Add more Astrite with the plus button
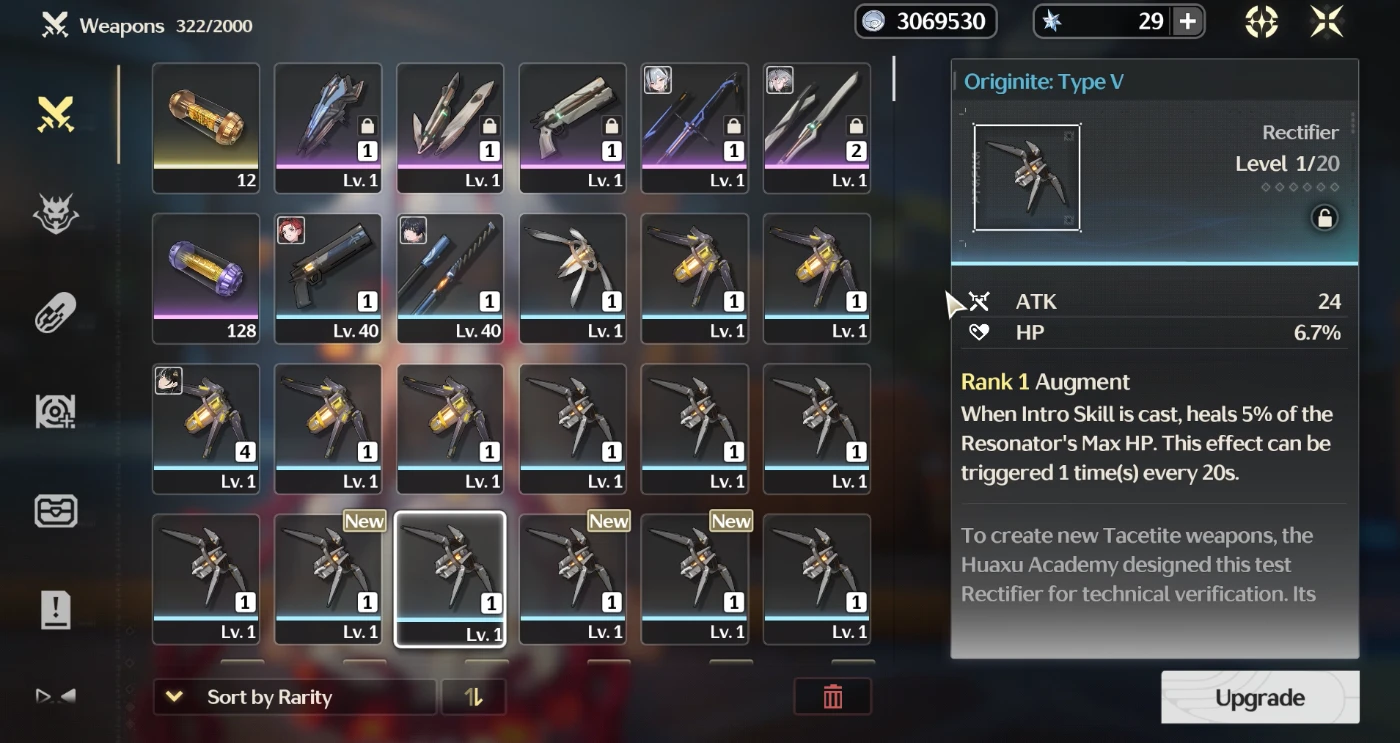Viewport: 1400px width, 743px height. coord(1187,22)
